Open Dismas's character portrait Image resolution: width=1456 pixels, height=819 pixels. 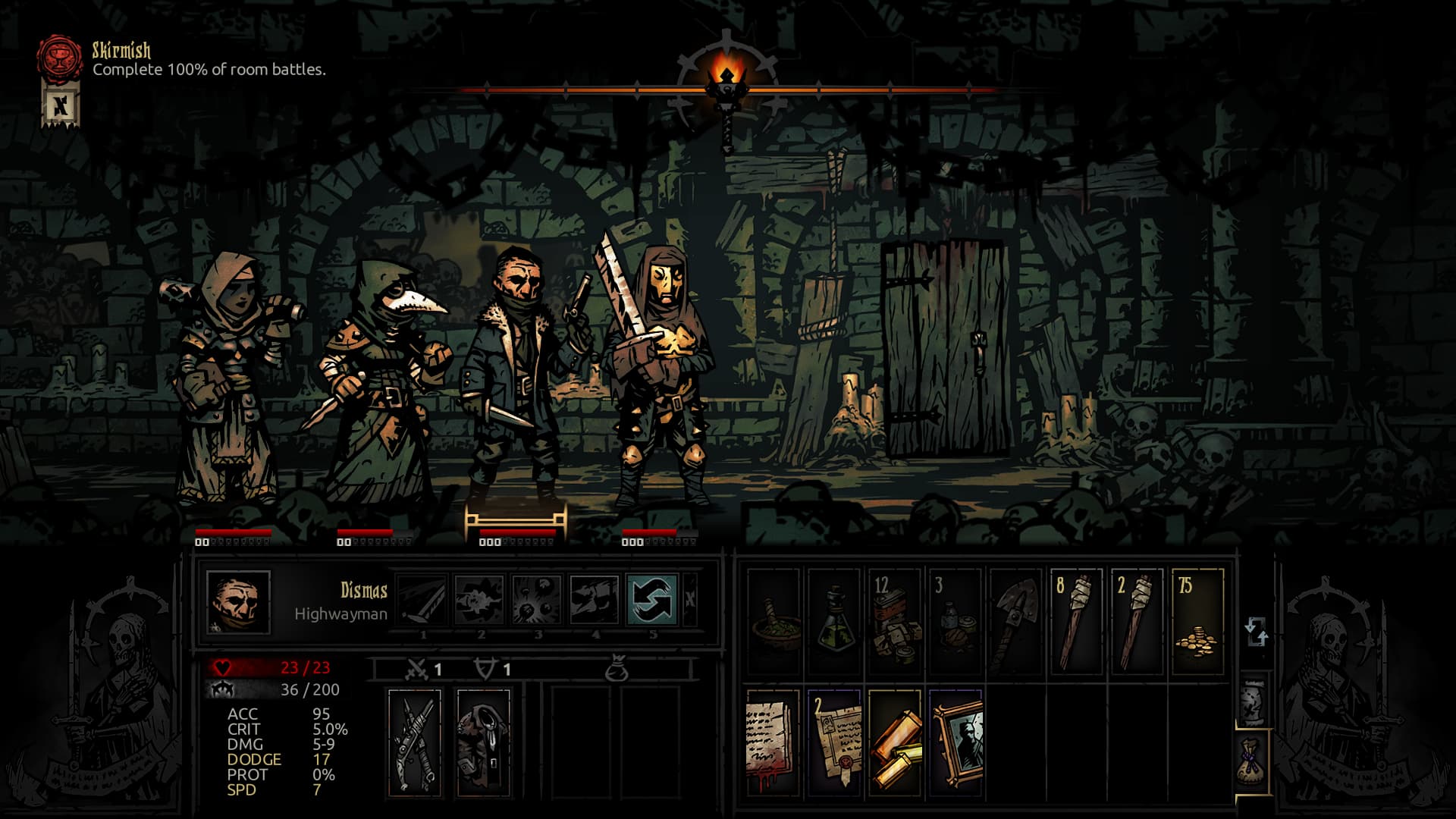[238, 602]
